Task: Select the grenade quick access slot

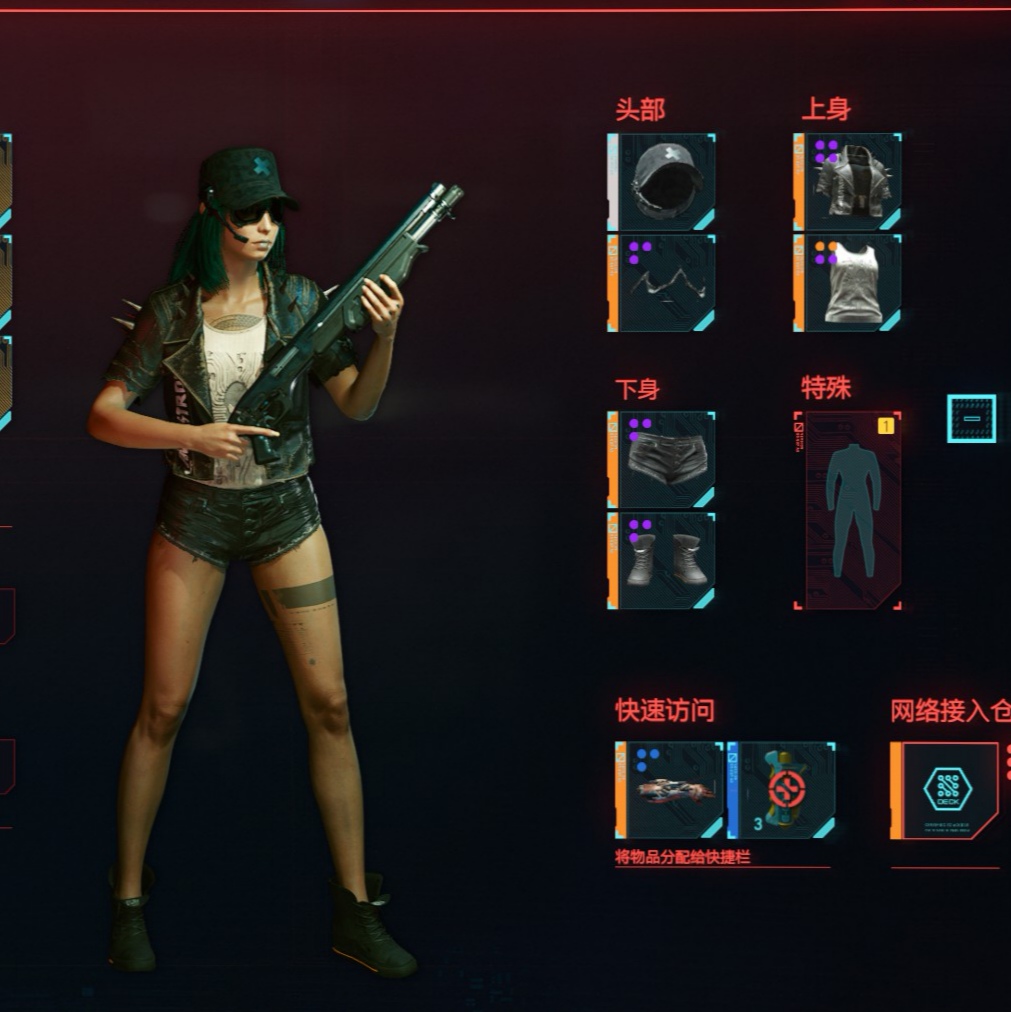Action: 670,790
